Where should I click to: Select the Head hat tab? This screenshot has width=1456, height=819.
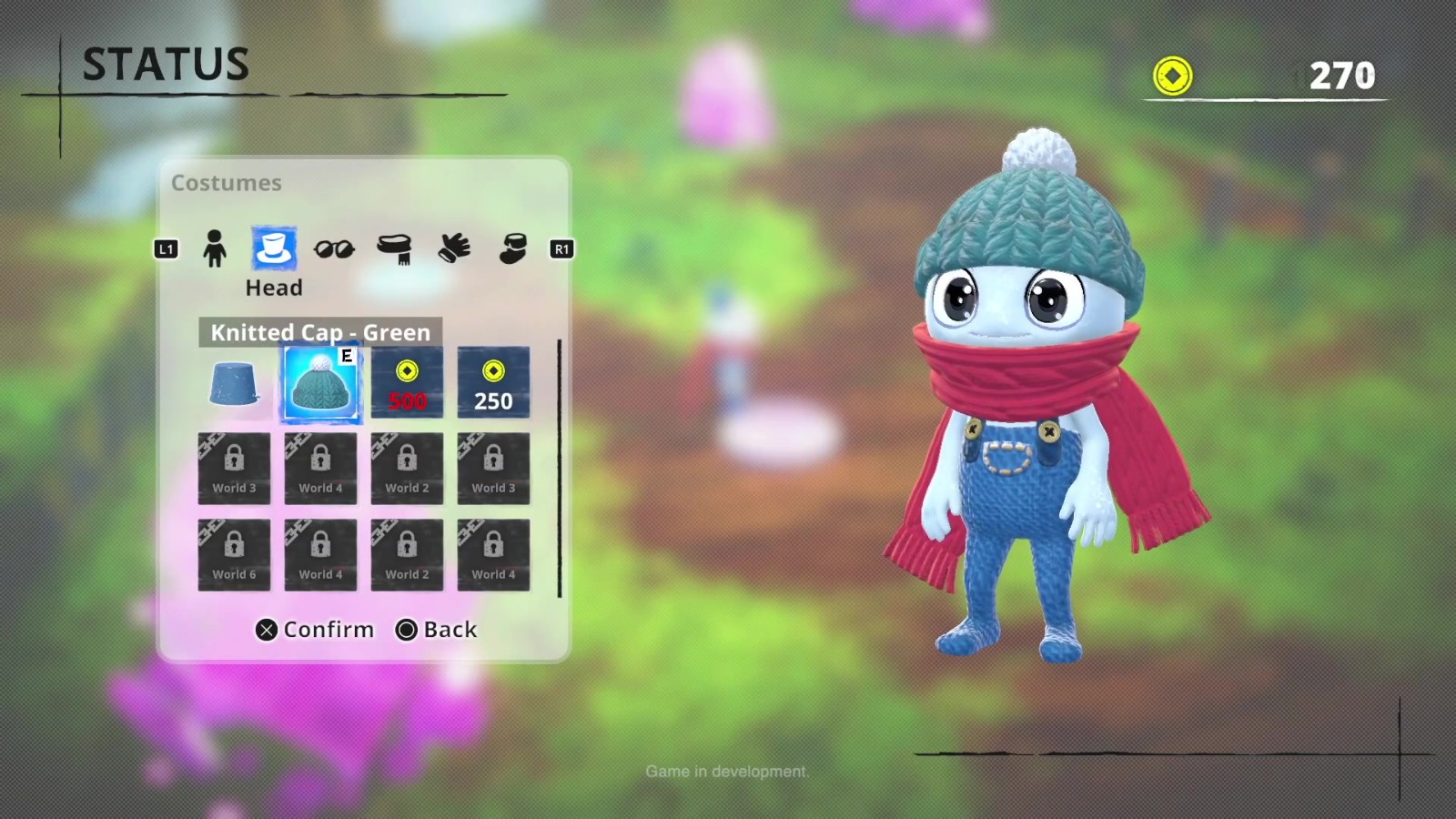tap(273, 248)
